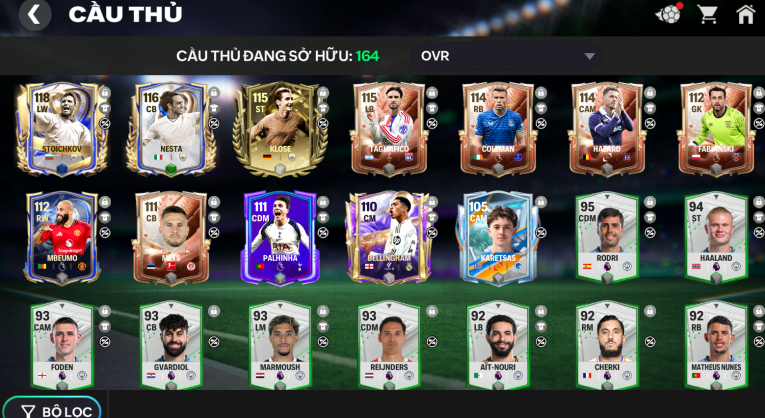The height and width of the screenshot is (418, 765).
Task: Select the Karetsas 105 CAM card
Action: [497, 236]
